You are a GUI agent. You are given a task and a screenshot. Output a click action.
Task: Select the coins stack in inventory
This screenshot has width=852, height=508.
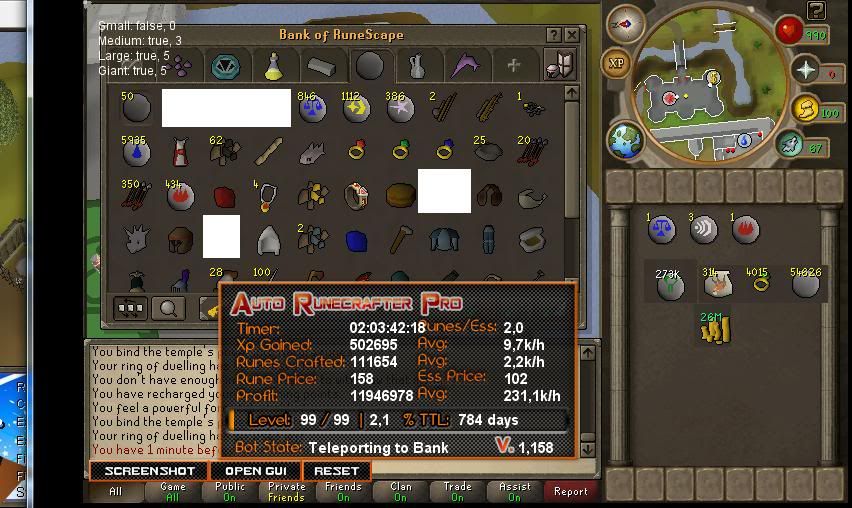[x=717, y=329]
